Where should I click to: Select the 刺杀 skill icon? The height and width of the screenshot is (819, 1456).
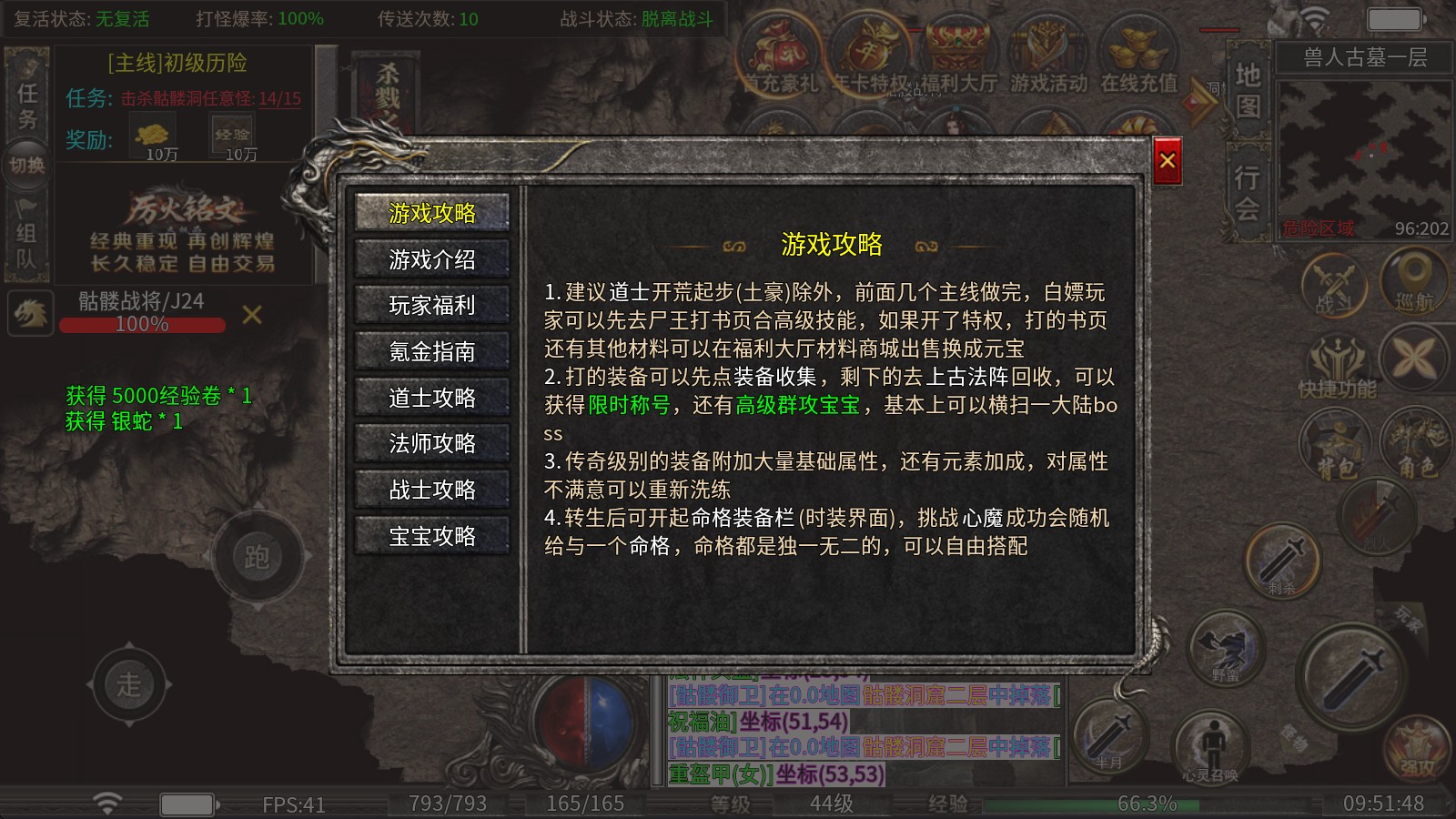tap(1285, 561)
